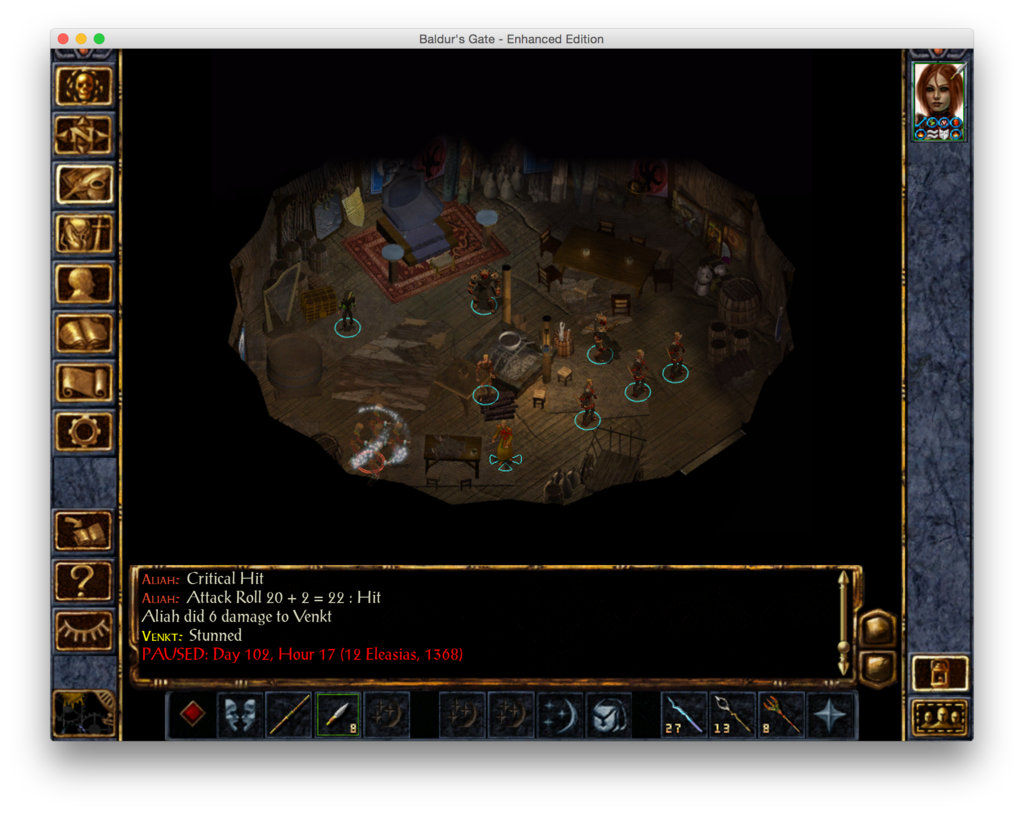This screenshot has width=1024, height=813.
Task: Select Aliah's character portrait
Action: [939, 101]
